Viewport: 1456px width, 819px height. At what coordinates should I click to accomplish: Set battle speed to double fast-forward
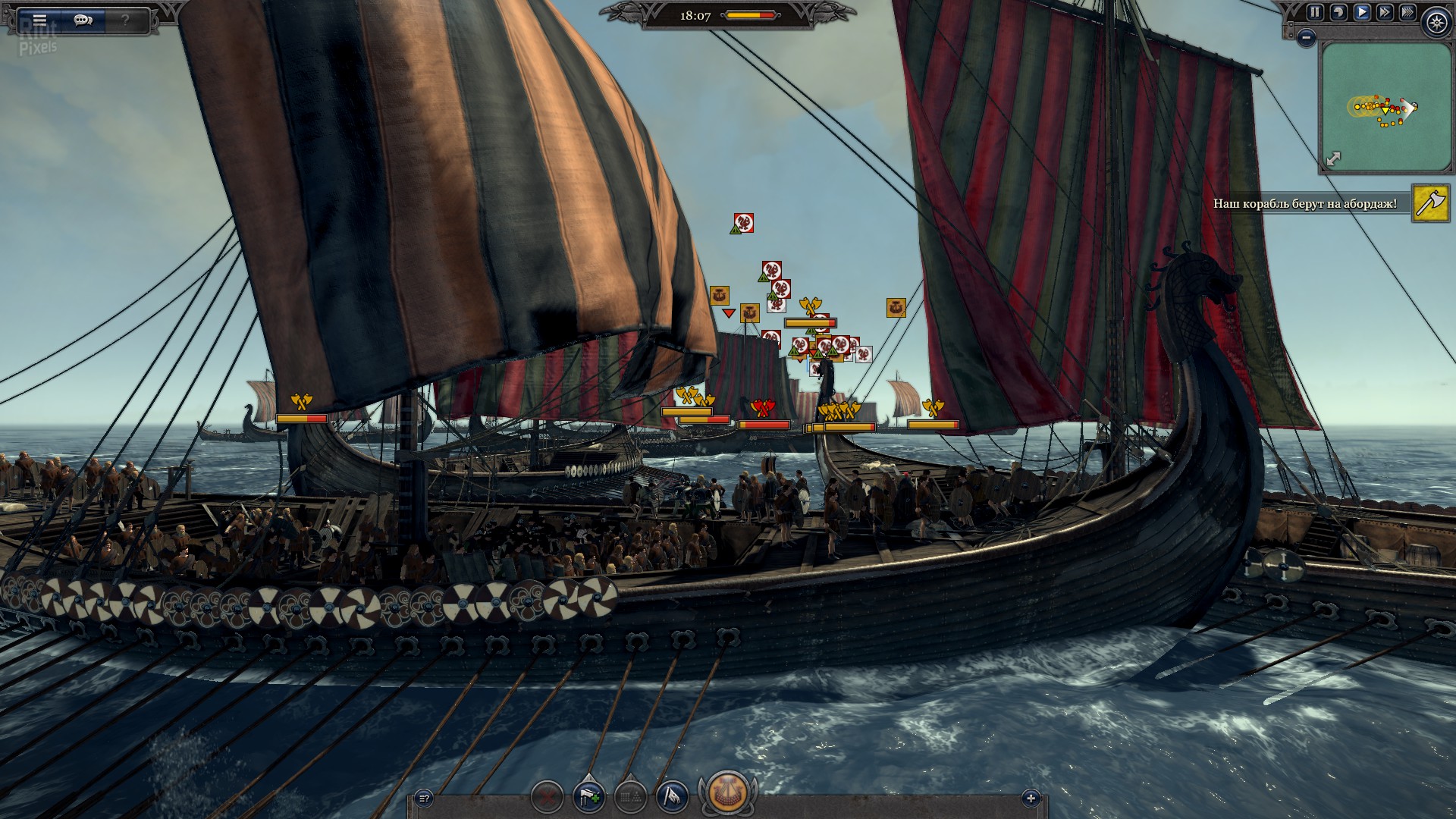[x=1385, y=12]
